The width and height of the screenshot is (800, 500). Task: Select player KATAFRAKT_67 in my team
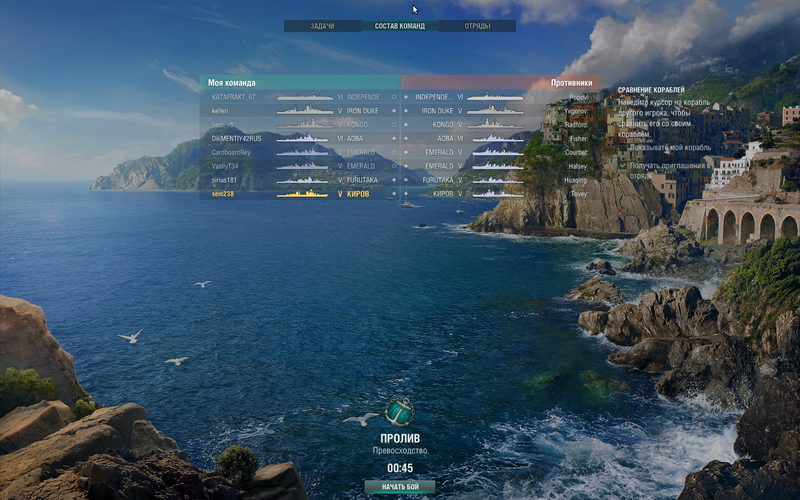point(300,97)
